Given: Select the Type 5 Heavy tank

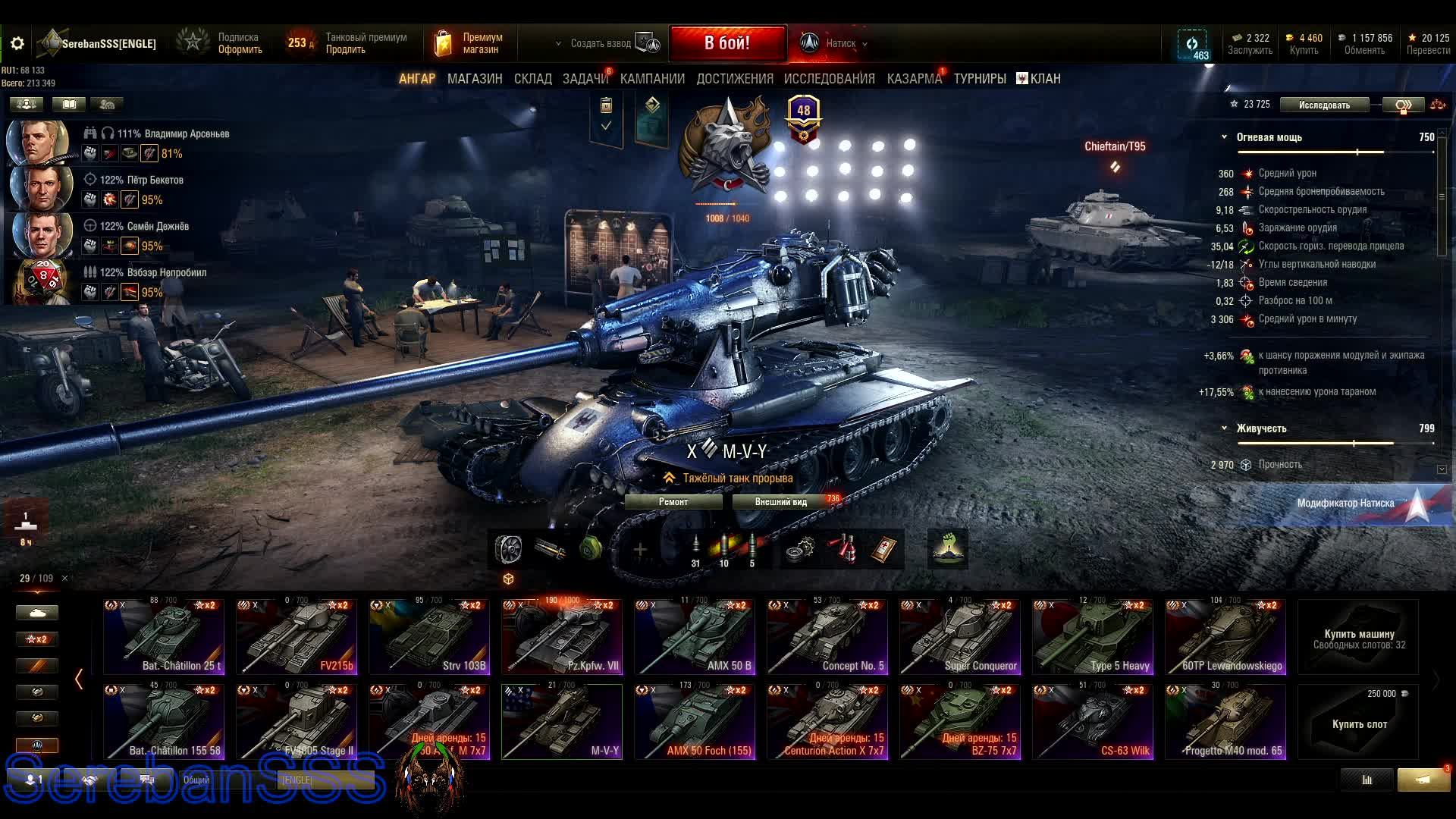Looking at the screenshot, I should pyautogui.click(x=1092, y=637).
